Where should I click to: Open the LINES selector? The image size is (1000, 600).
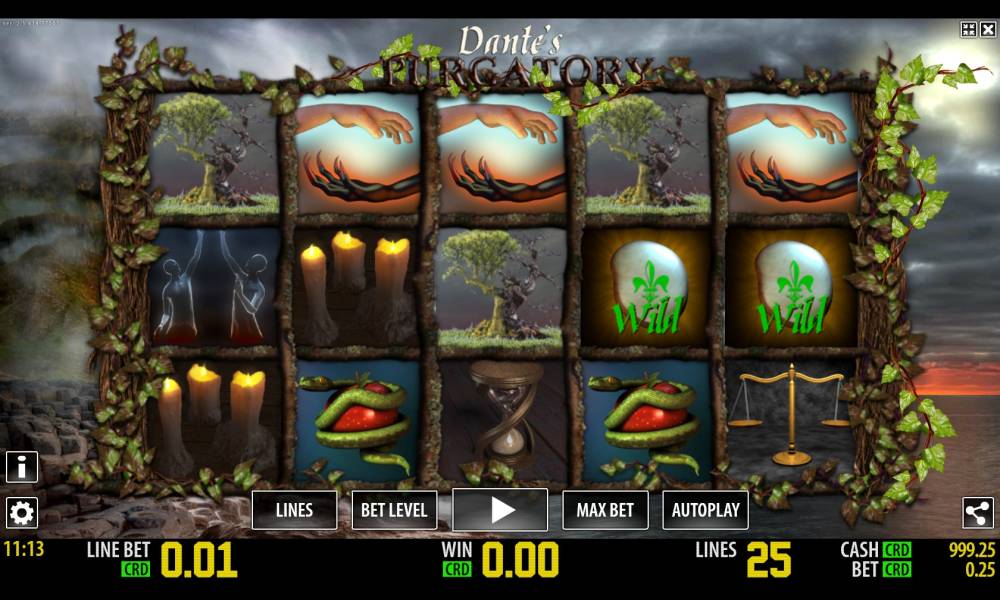point(294,510)
